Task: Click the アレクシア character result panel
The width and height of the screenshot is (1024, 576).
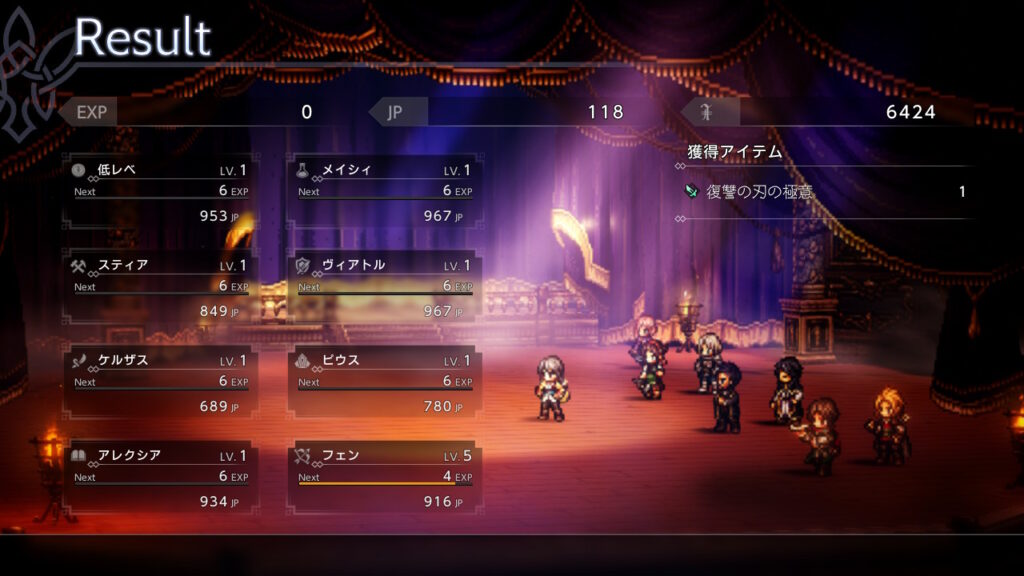Action: 160,478
